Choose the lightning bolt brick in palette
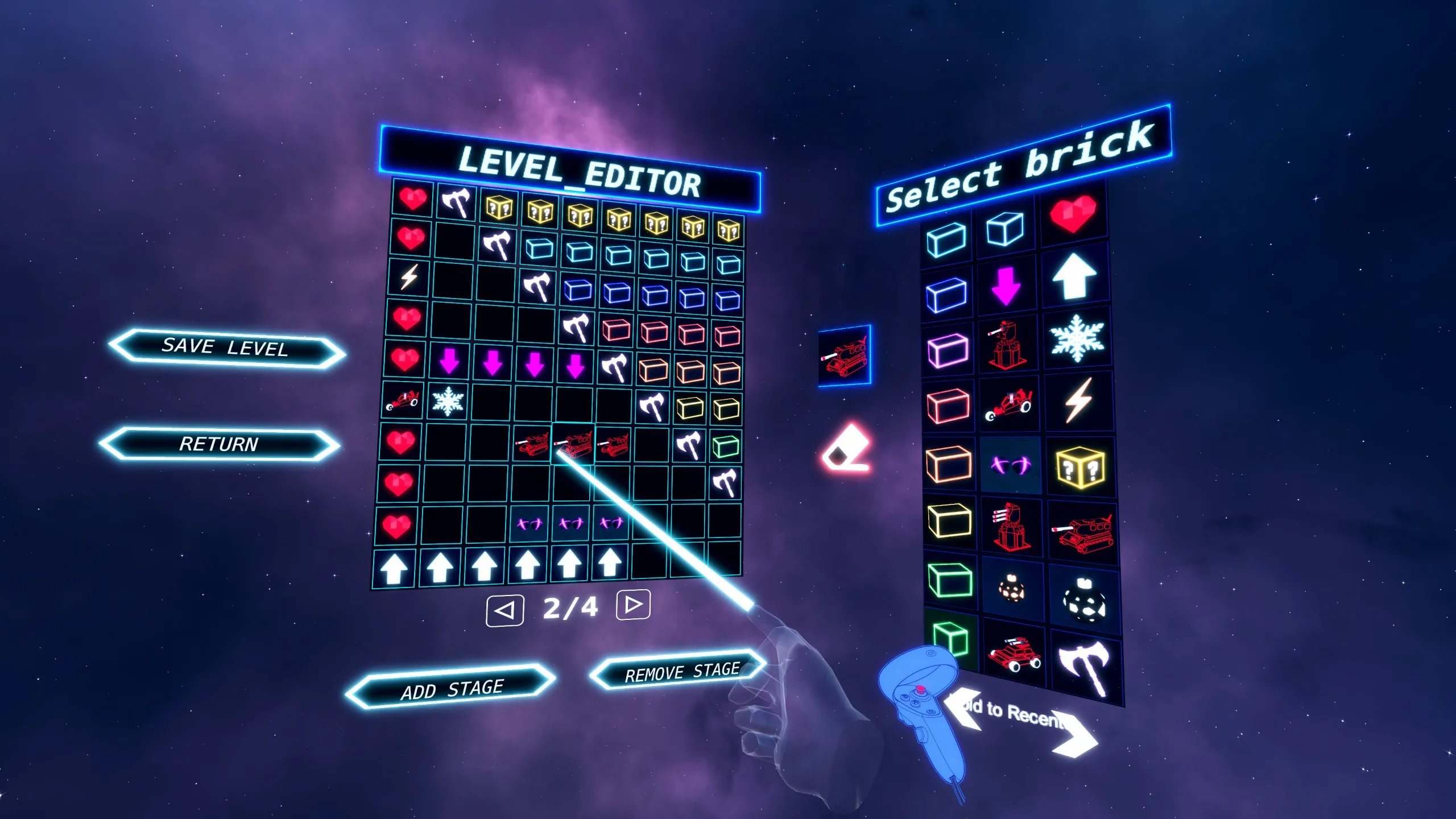This screenshot has height=819, width=1456. tap(1078, 400)
